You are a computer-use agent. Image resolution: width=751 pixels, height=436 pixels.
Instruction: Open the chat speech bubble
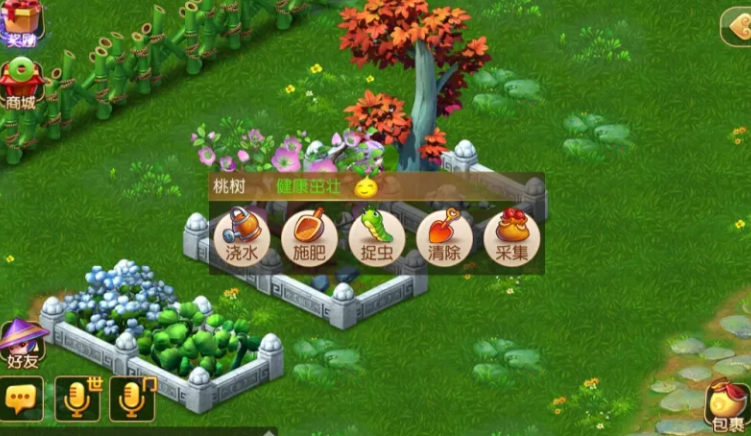tap(22, 399)
